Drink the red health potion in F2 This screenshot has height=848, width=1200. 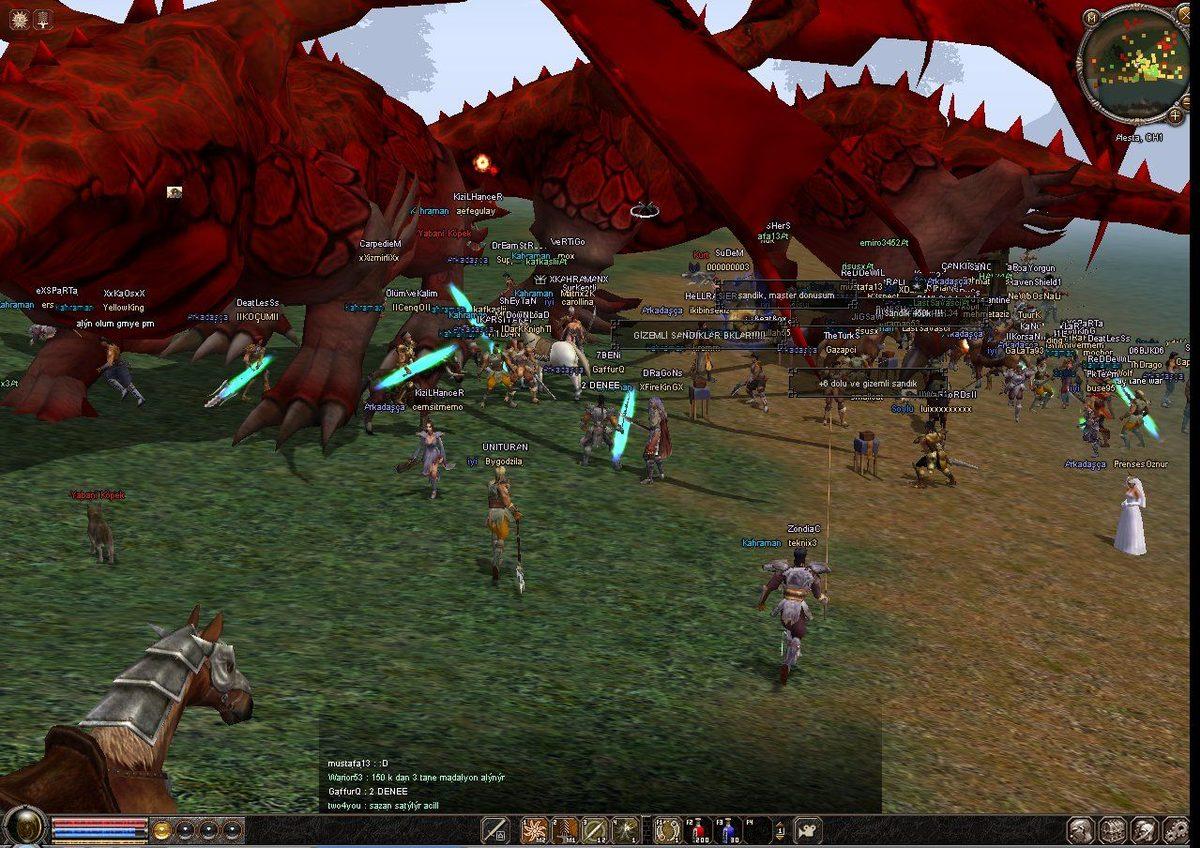pos(698,830)
